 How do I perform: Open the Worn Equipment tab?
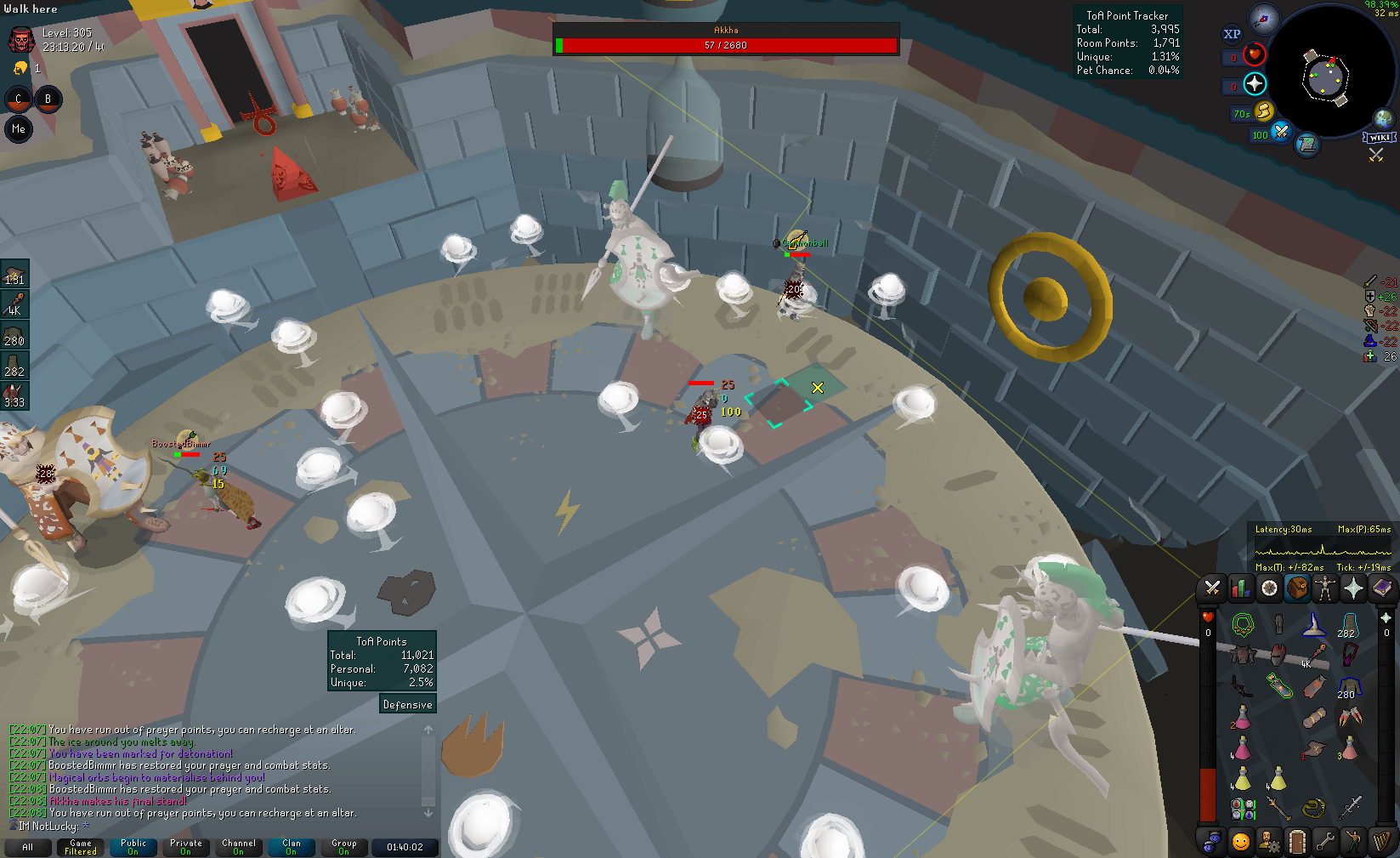1325,588
